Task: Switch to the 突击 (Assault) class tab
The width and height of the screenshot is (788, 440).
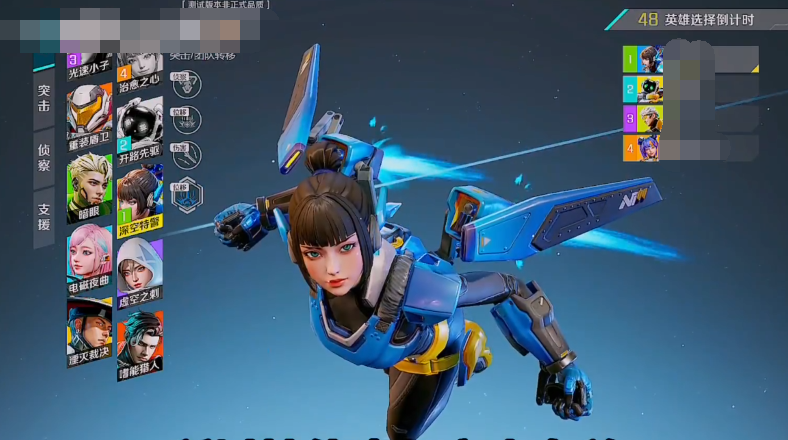Action: tap(44, 99)
